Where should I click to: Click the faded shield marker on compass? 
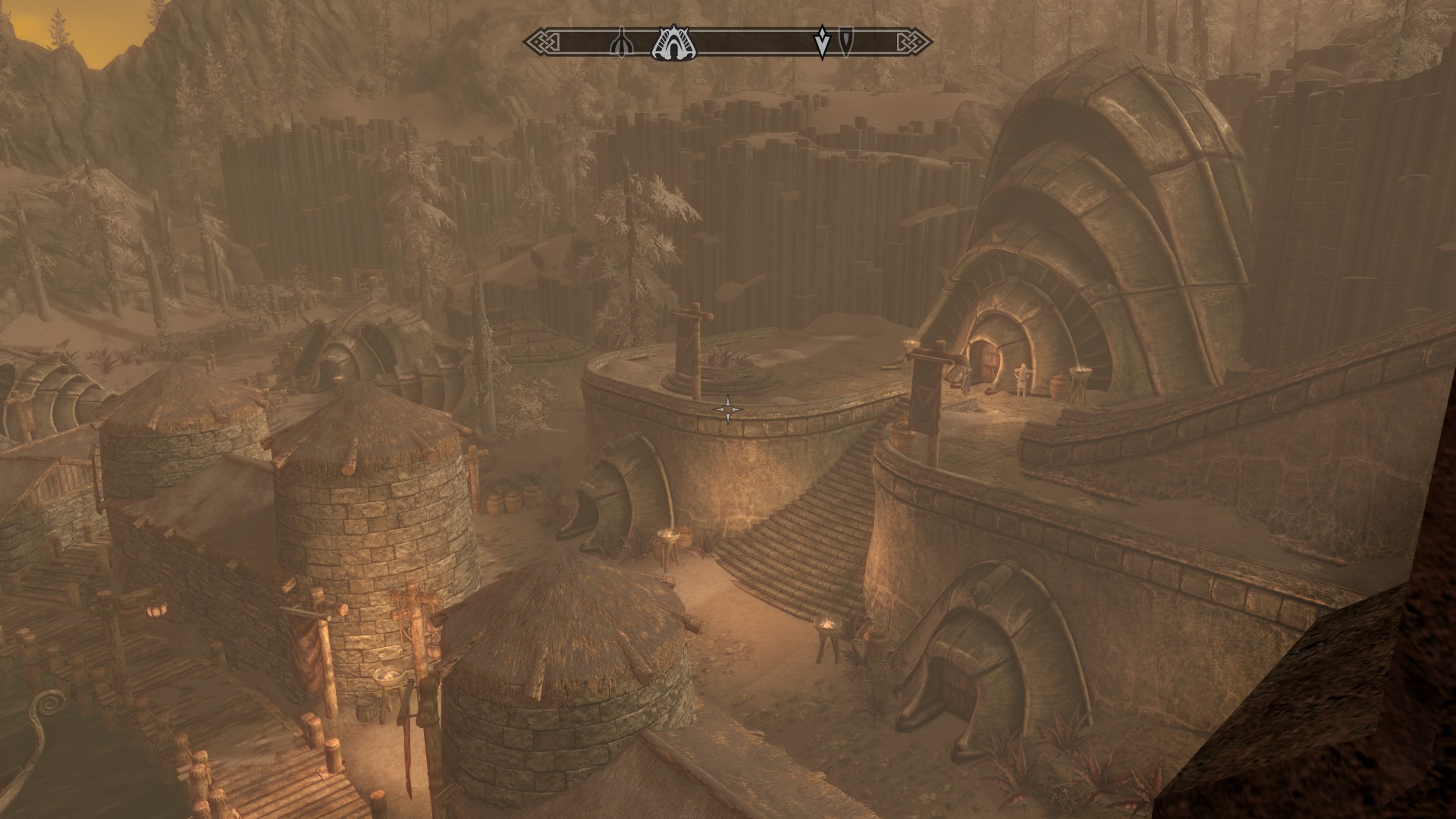click(x=845, y=42)
